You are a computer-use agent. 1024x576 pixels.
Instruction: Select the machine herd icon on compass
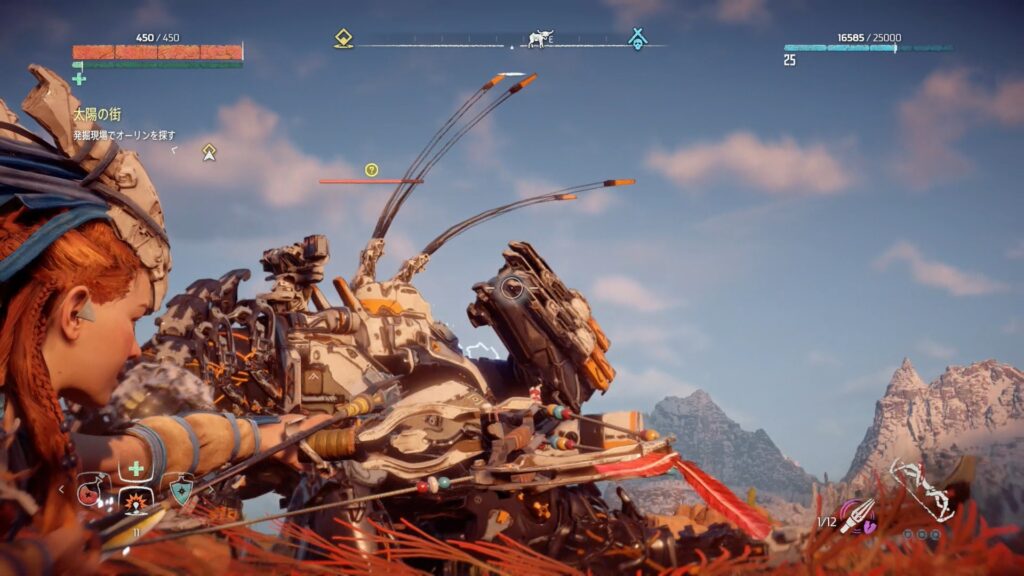541,39
